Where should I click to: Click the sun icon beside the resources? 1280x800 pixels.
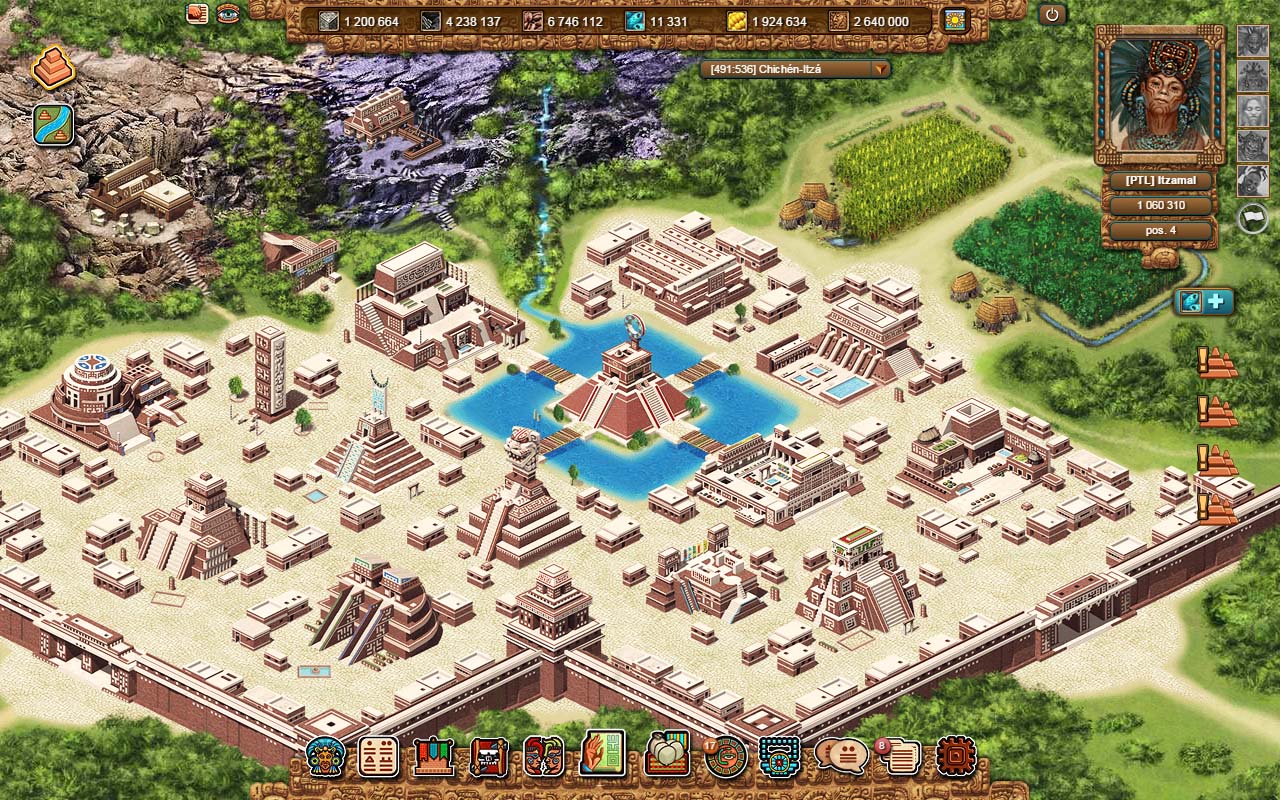point(955,20)
